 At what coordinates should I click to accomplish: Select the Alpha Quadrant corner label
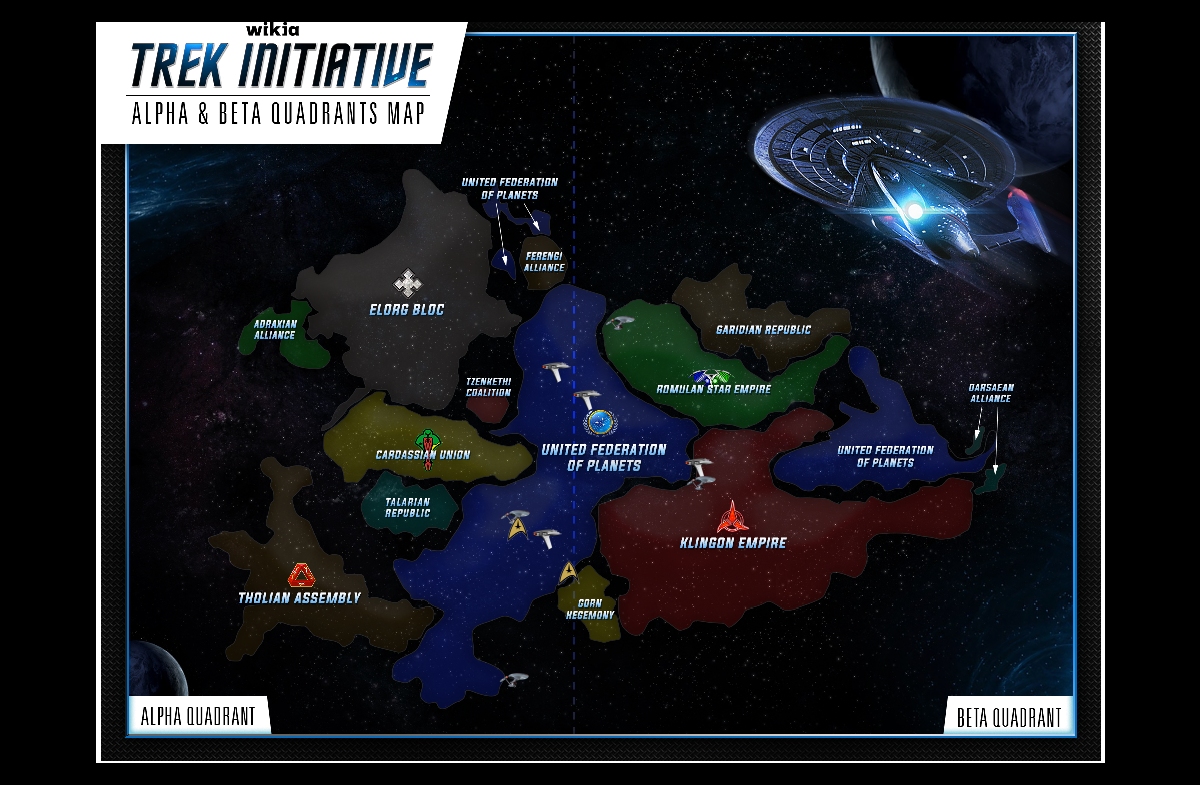pyautogui.click(x=198, y=716)
